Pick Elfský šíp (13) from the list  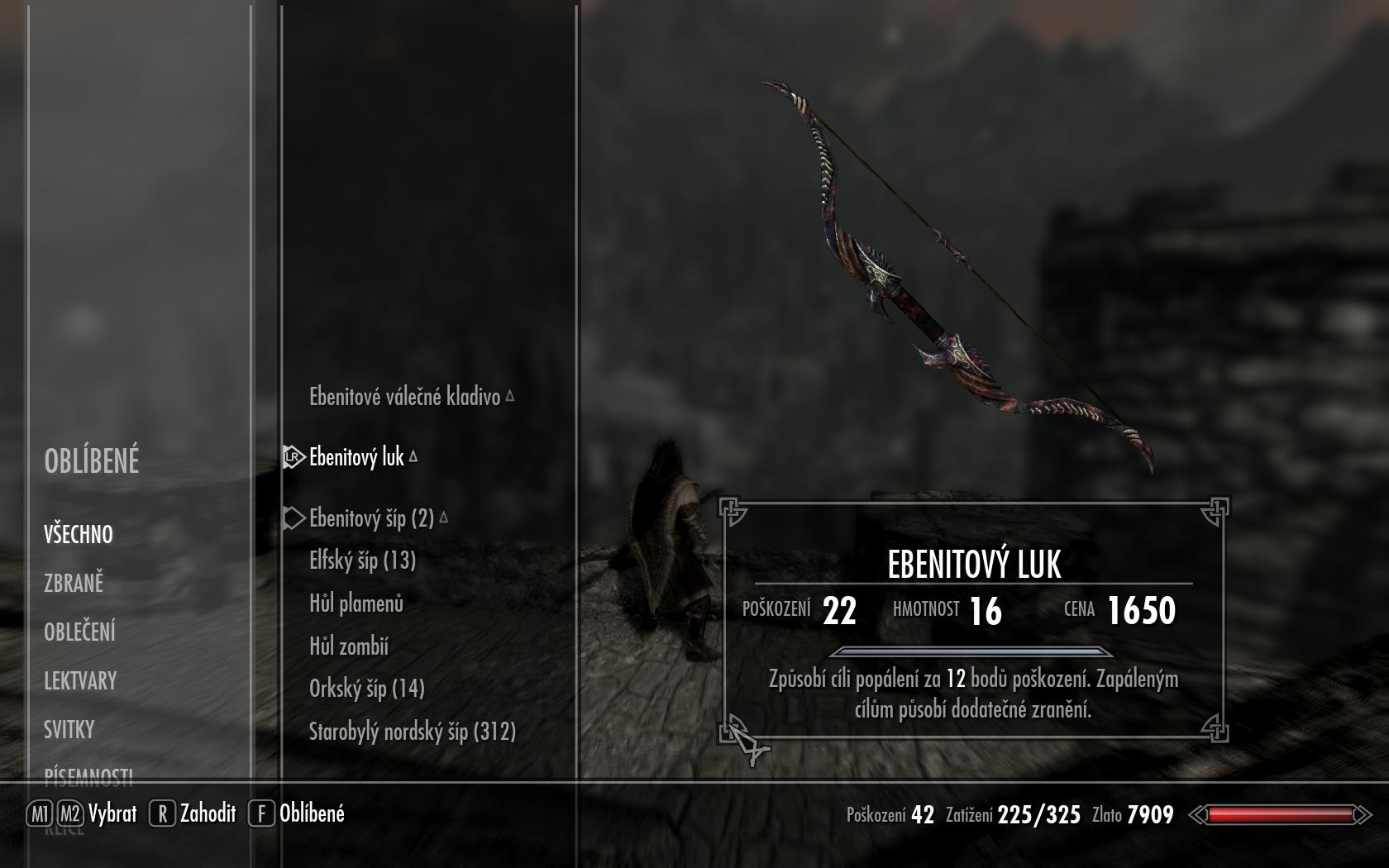[362, 560]
